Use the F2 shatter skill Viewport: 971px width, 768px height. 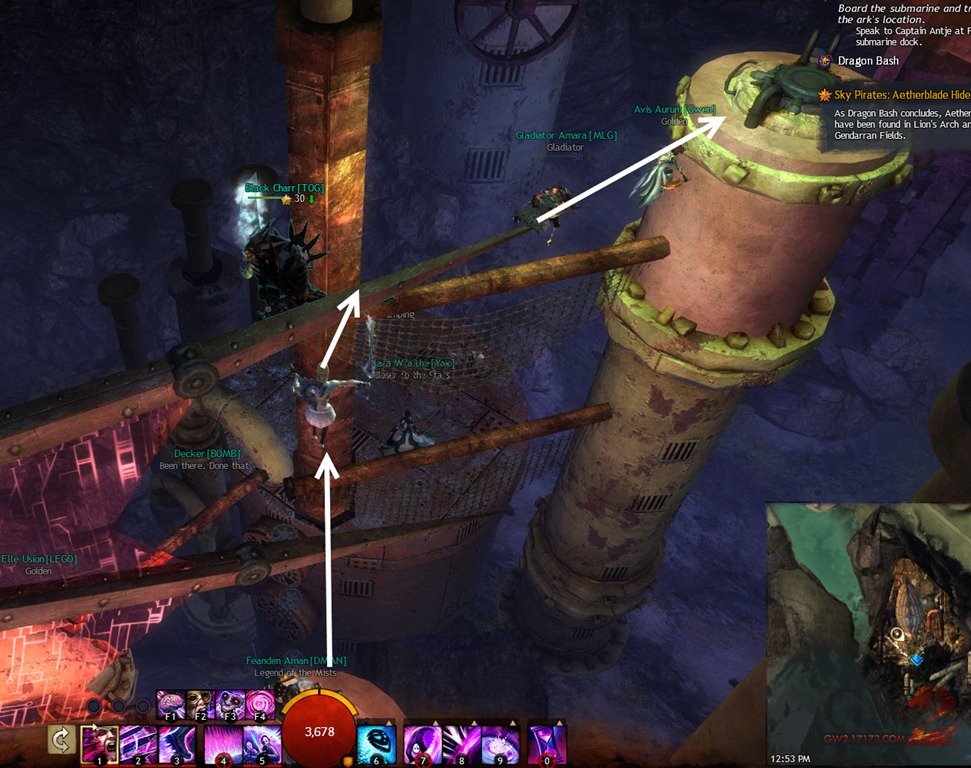[x=201, y=703]
